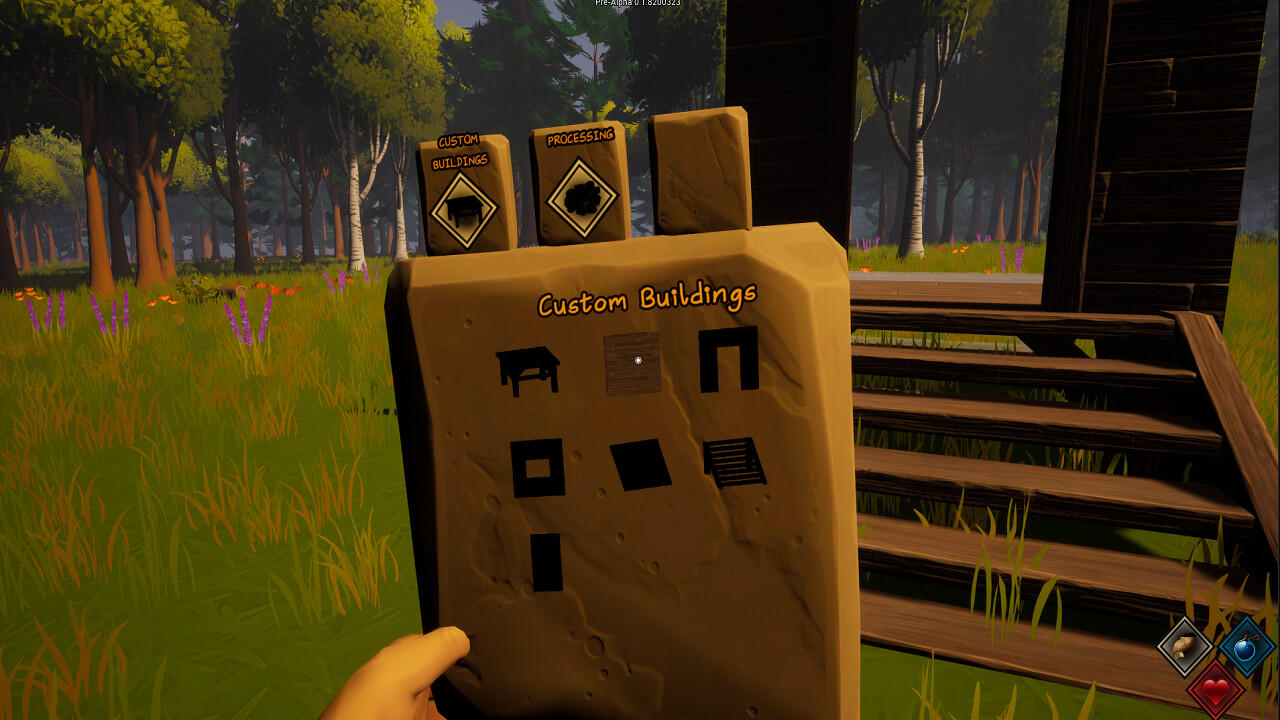Click the wood resource diamond indicator
The width and height of the screenshot is (1280, 720).
(x=1183, y=648)
